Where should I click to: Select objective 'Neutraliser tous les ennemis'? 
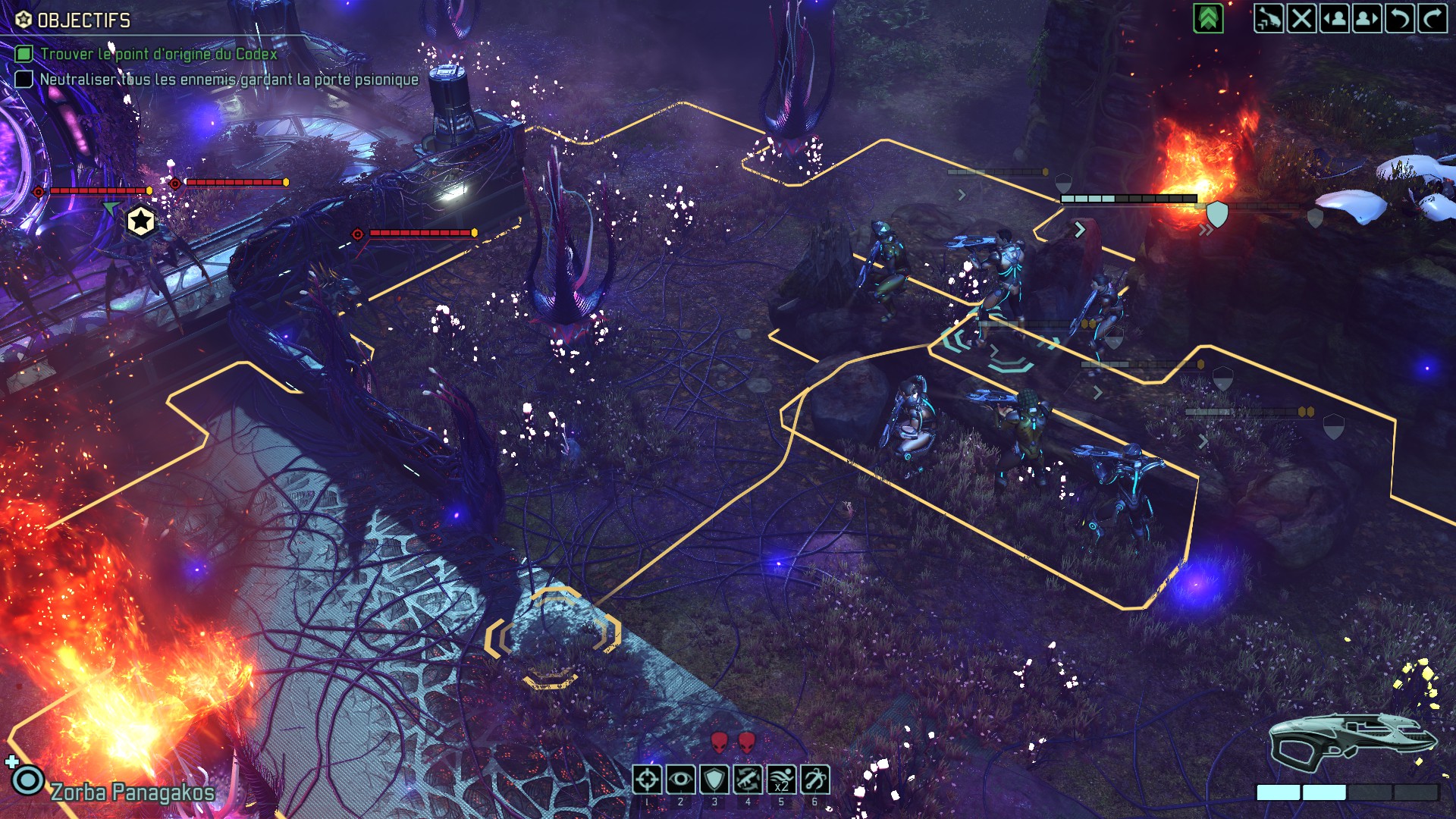[x=228, y=80]
